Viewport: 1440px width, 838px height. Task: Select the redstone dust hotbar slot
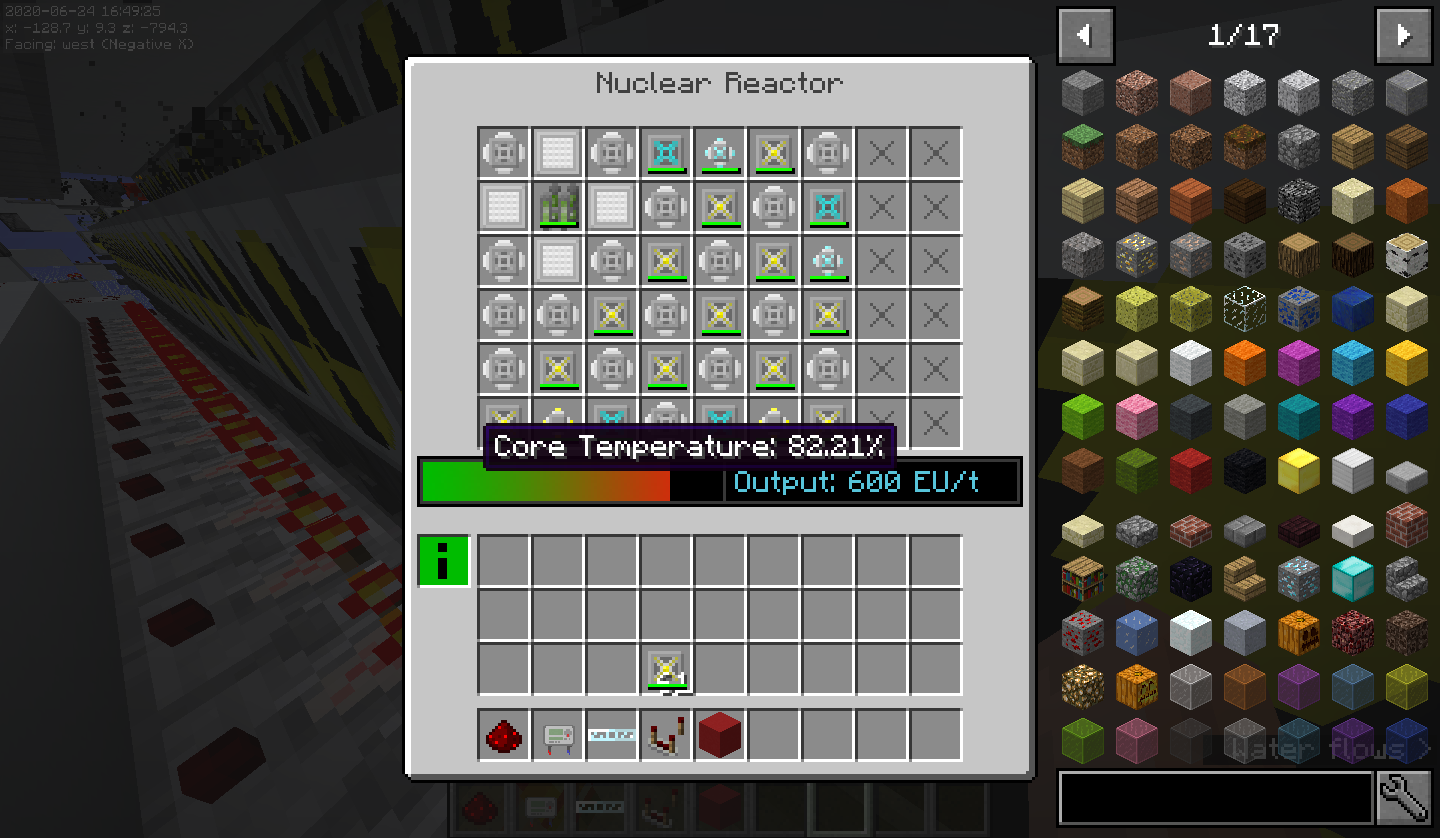[x=504, y=736]
